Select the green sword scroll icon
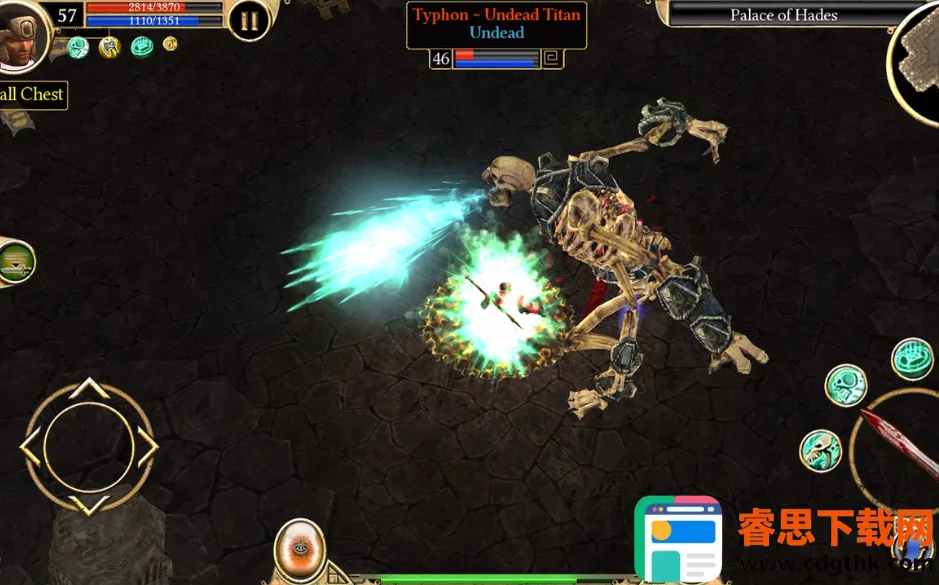 (x=14, y=262)
